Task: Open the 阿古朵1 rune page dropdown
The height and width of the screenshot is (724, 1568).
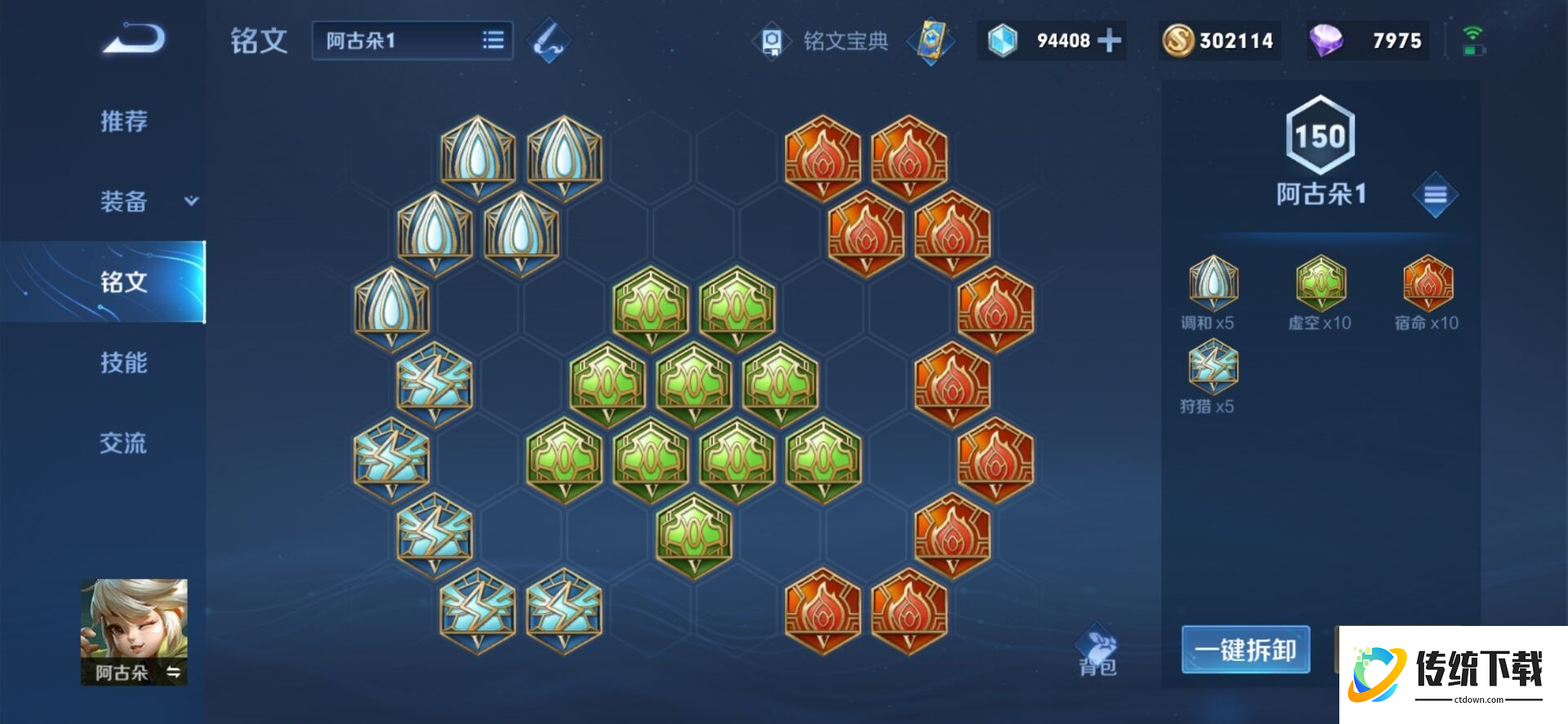Action: pos(412,41)
